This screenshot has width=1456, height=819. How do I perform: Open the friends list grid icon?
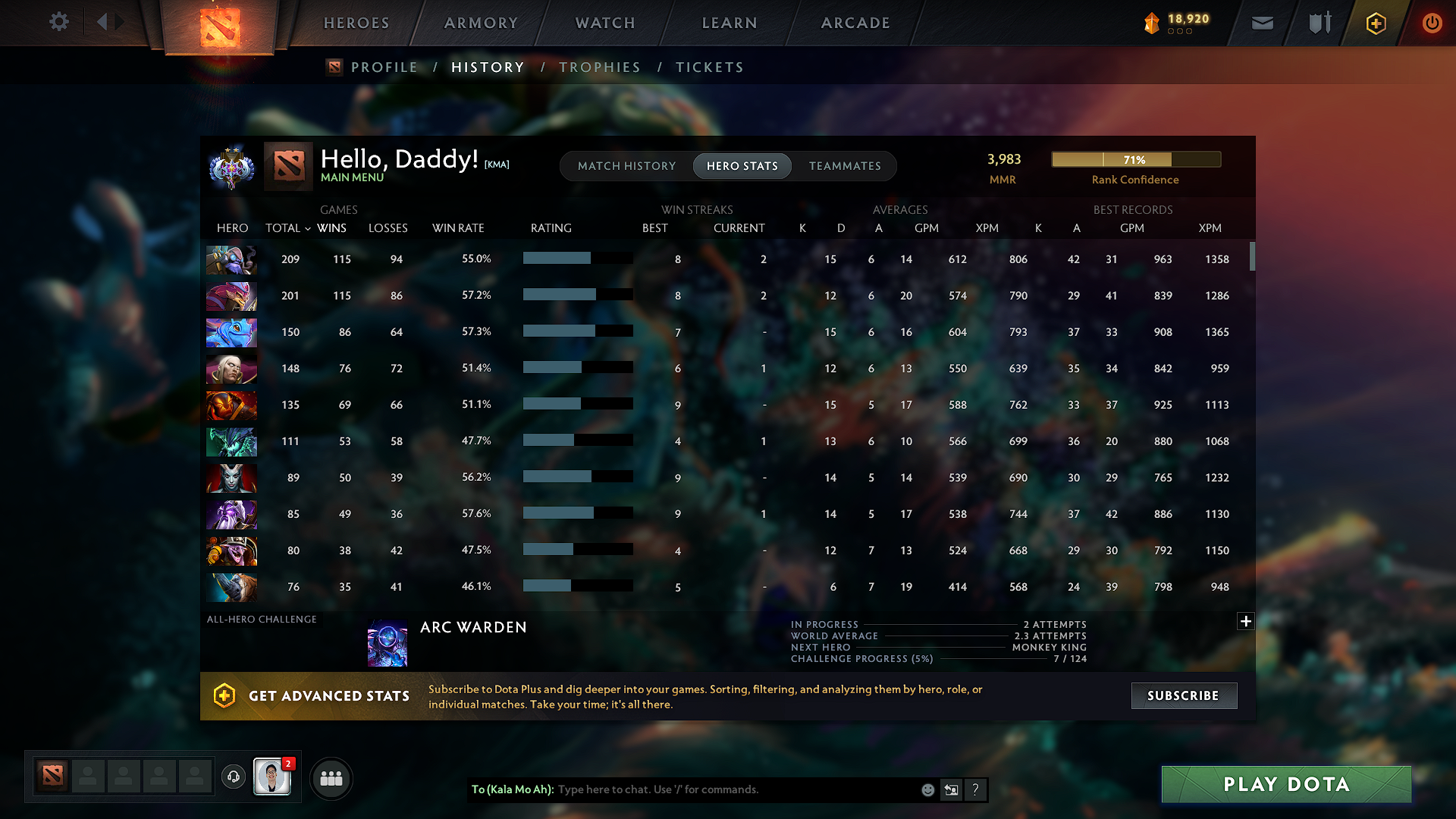[331, 778]
